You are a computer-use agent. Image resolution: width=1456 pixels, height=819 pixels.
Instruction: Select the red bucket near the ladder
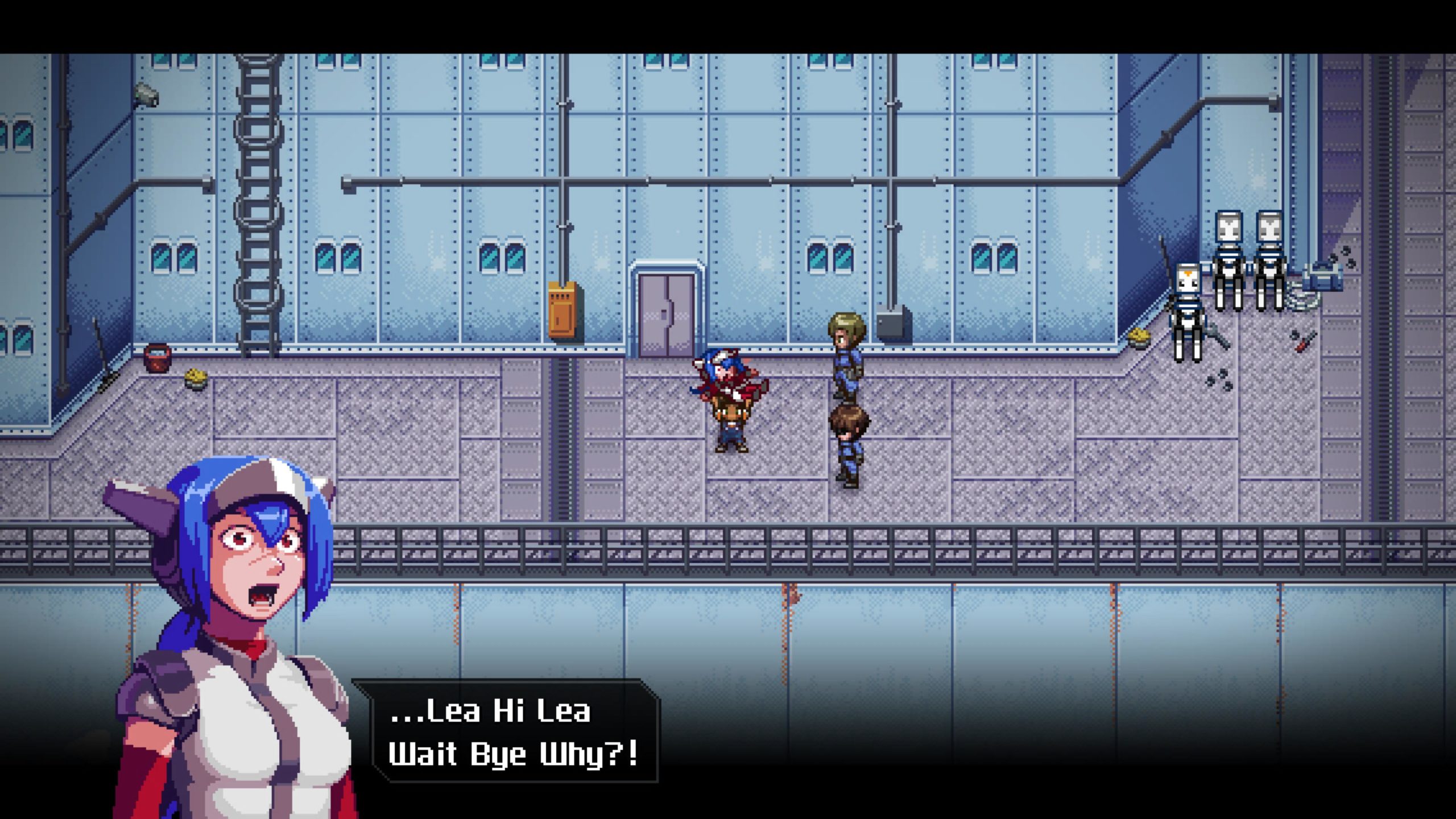point(157,357)
